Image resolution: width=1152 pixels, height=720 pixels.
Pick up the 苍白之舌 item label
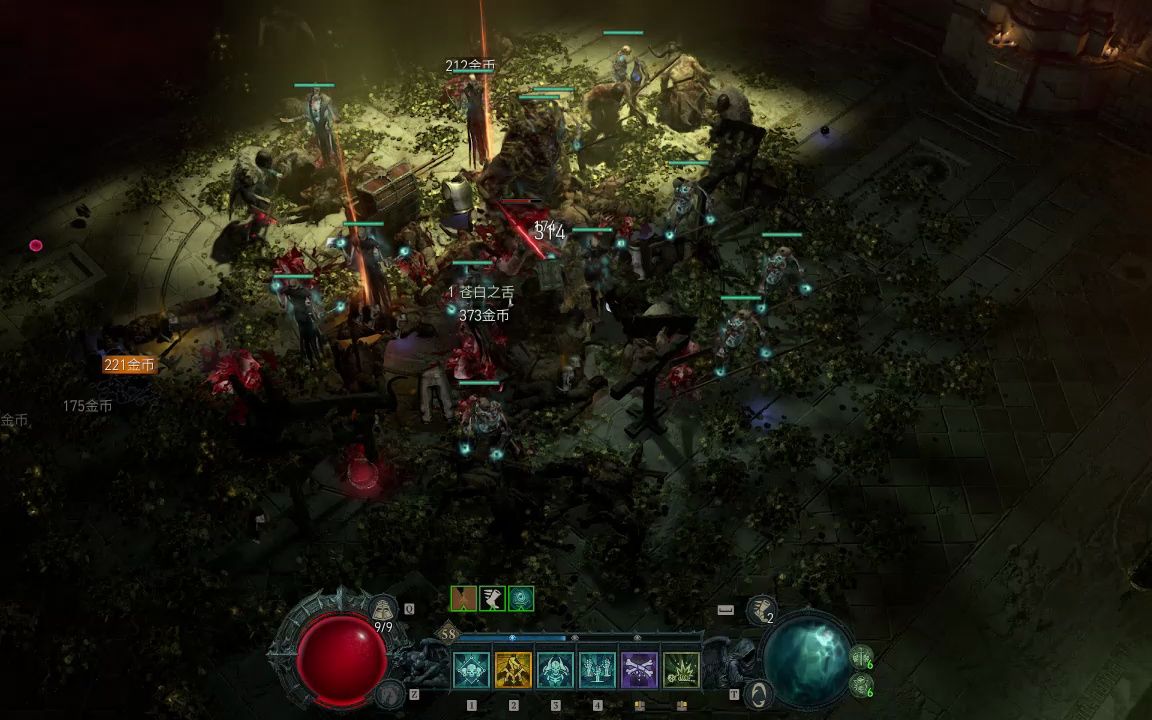(x=481, y=292)
